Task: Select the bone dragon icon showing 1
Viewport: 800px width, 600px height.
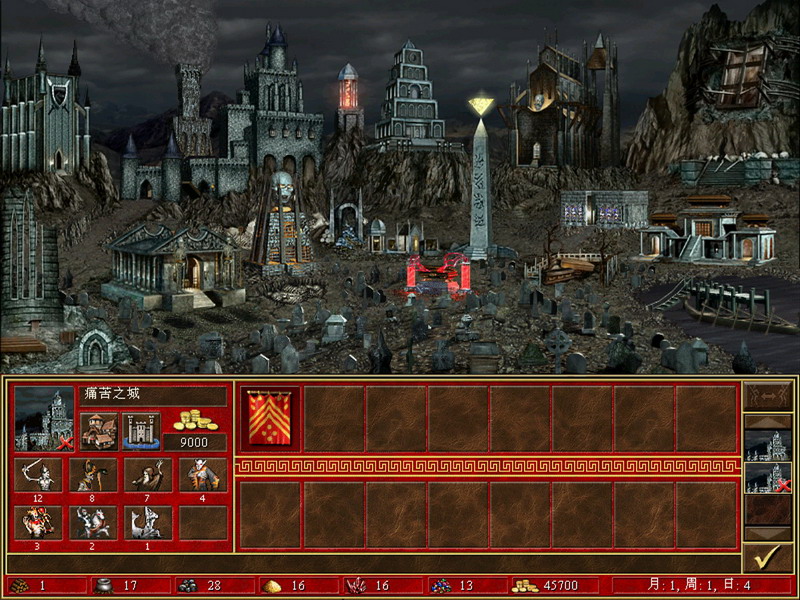Action: [148, 521]
